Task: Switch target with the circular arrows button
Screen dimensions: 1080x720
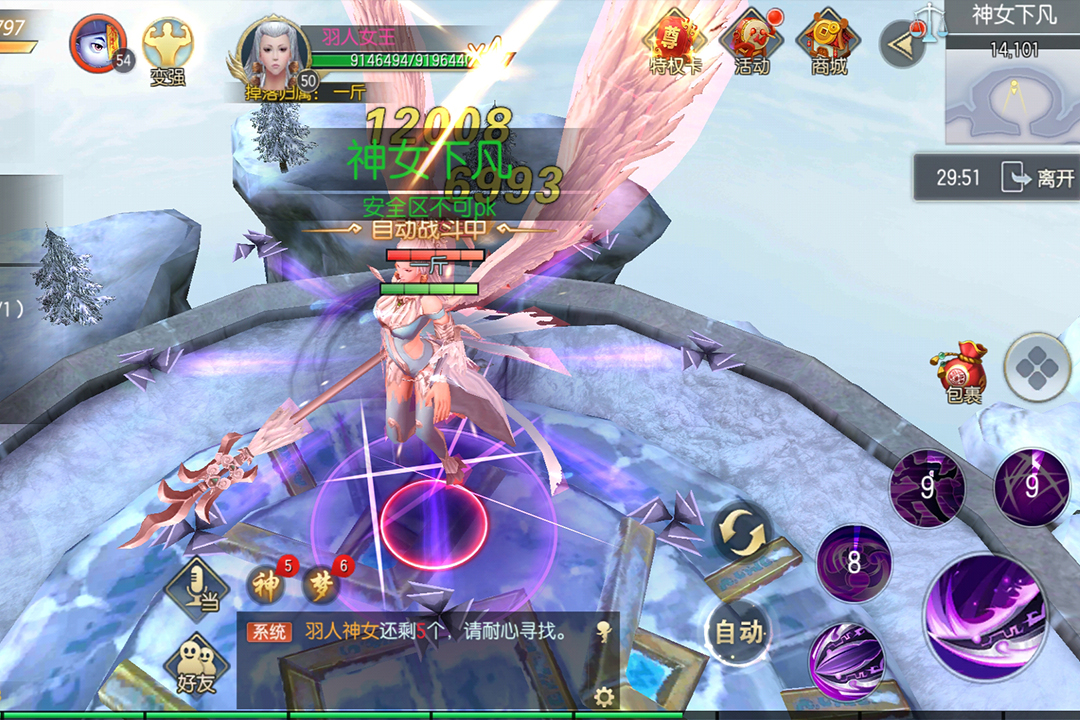Action: [x=741, y=530]
